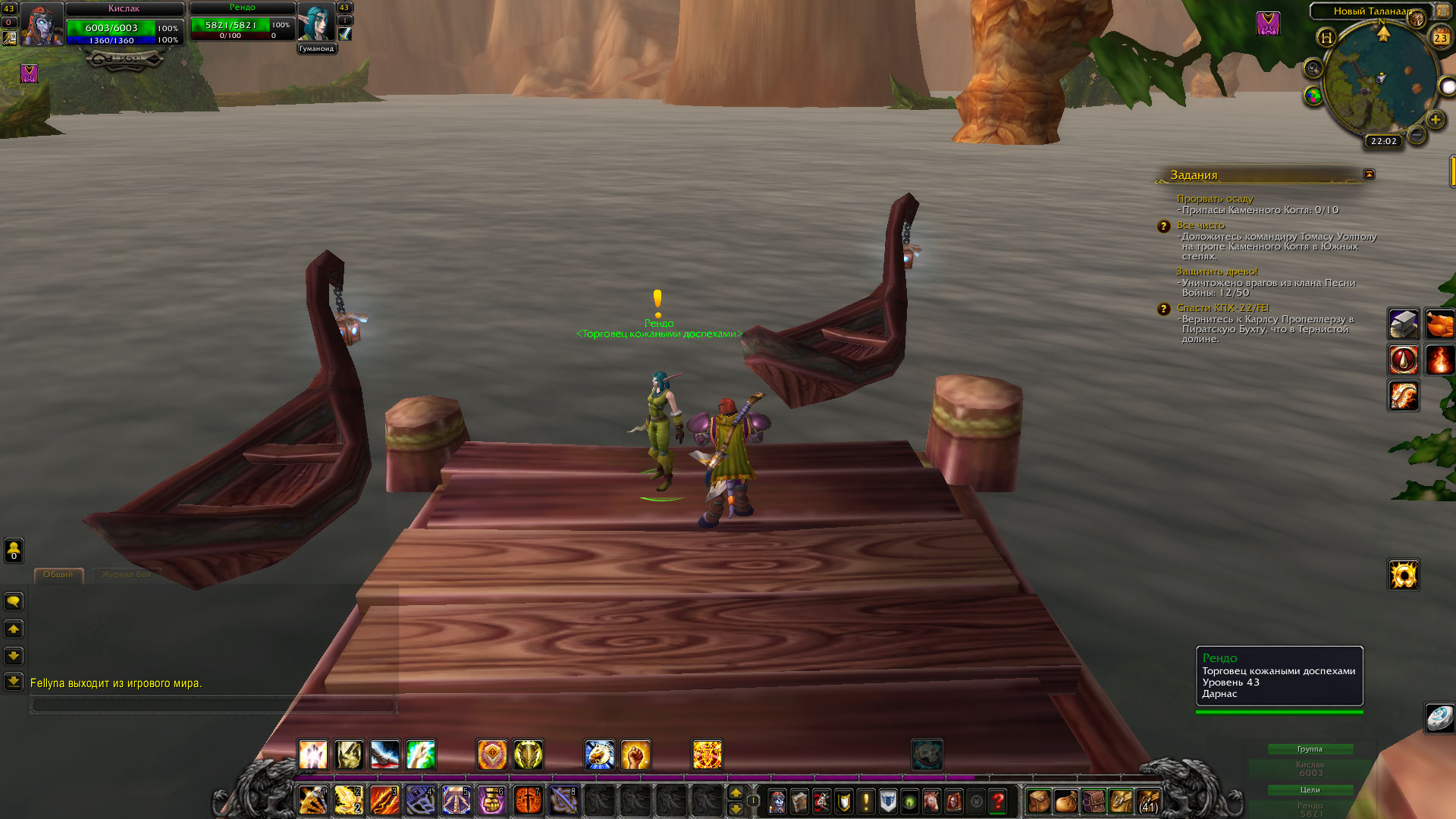1456x819 pixels.
Task: Open the main backpack with 41 free slots
Action: click(x=1148, y=801)
